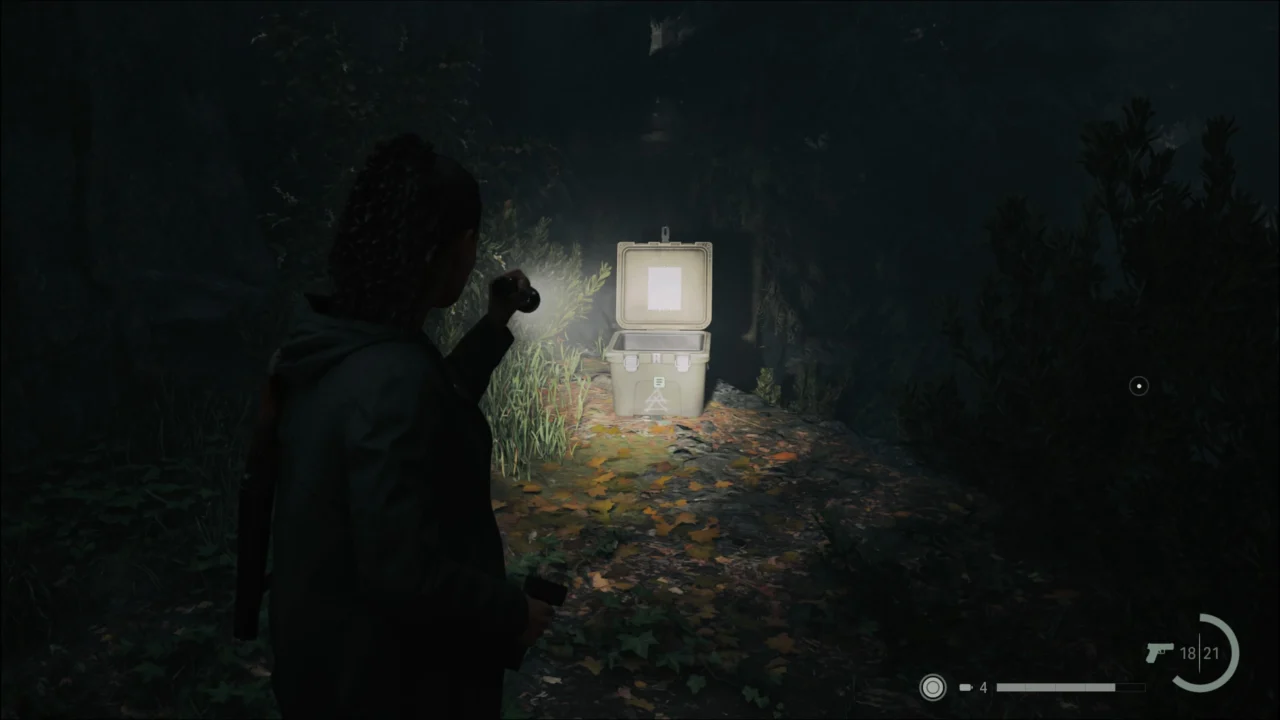Select the flashlight indicator circle
The height and width of the screenshot is (720, 1280).
click(932, 687)
